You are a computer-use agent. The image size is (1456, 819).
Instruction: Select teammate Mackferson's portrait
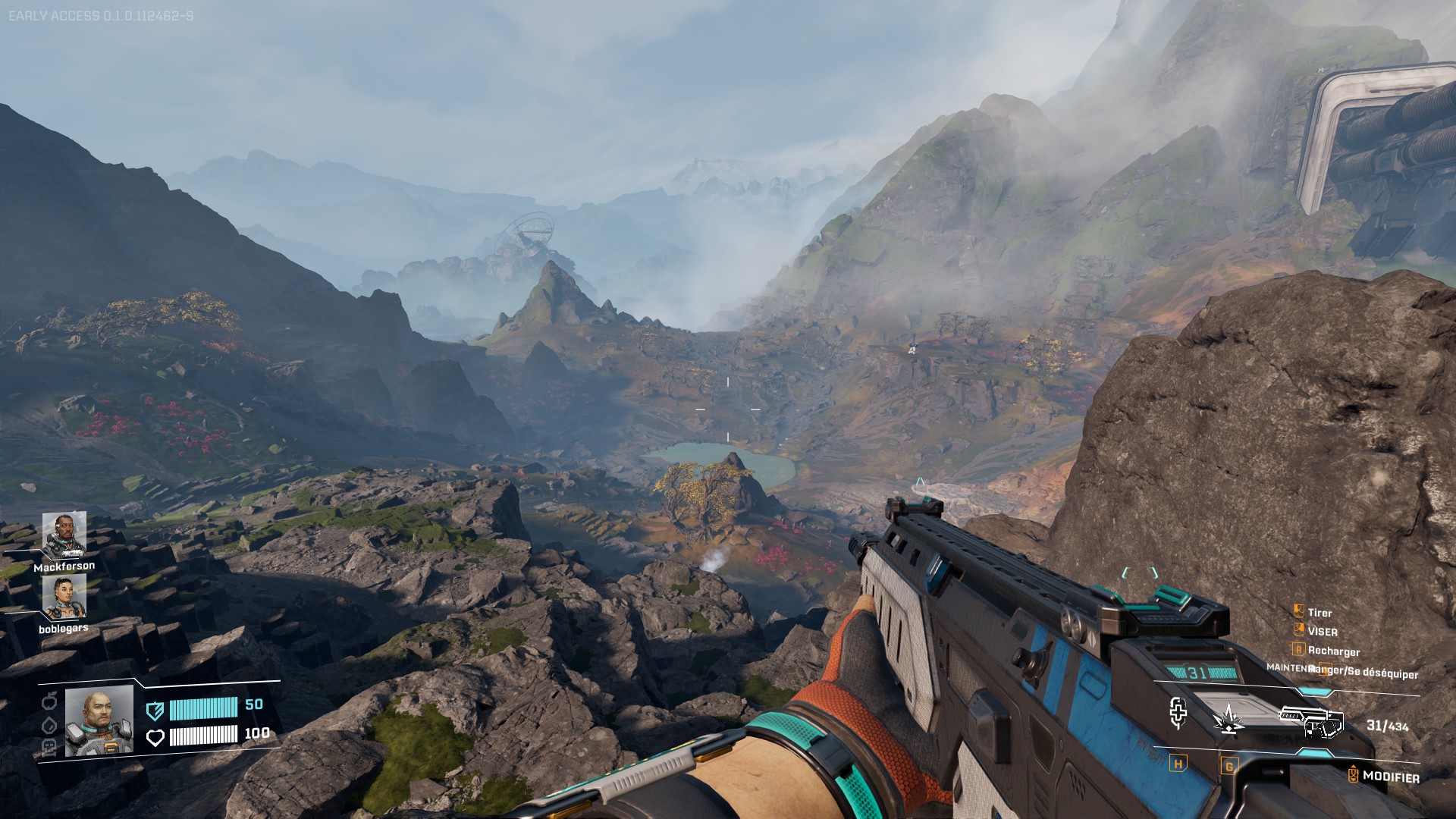[x=64, y=535]
